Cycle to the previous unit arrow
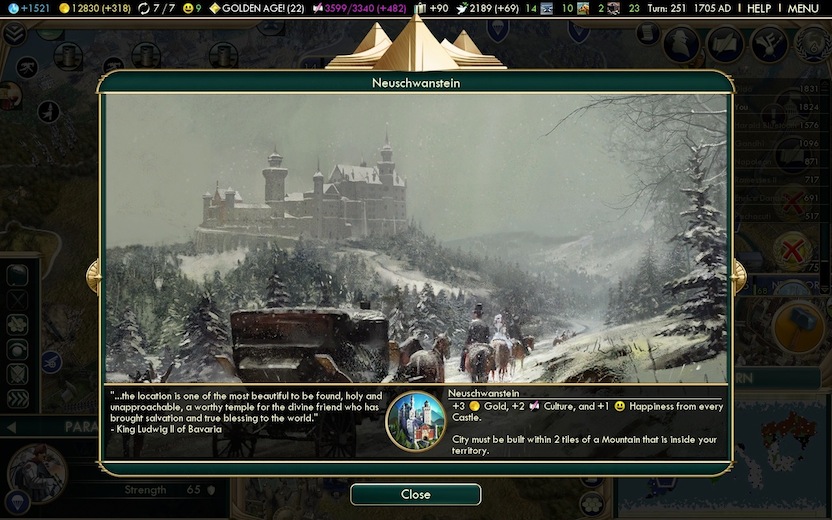This screenshot has width=832, height=520. (x=11, y=428)
